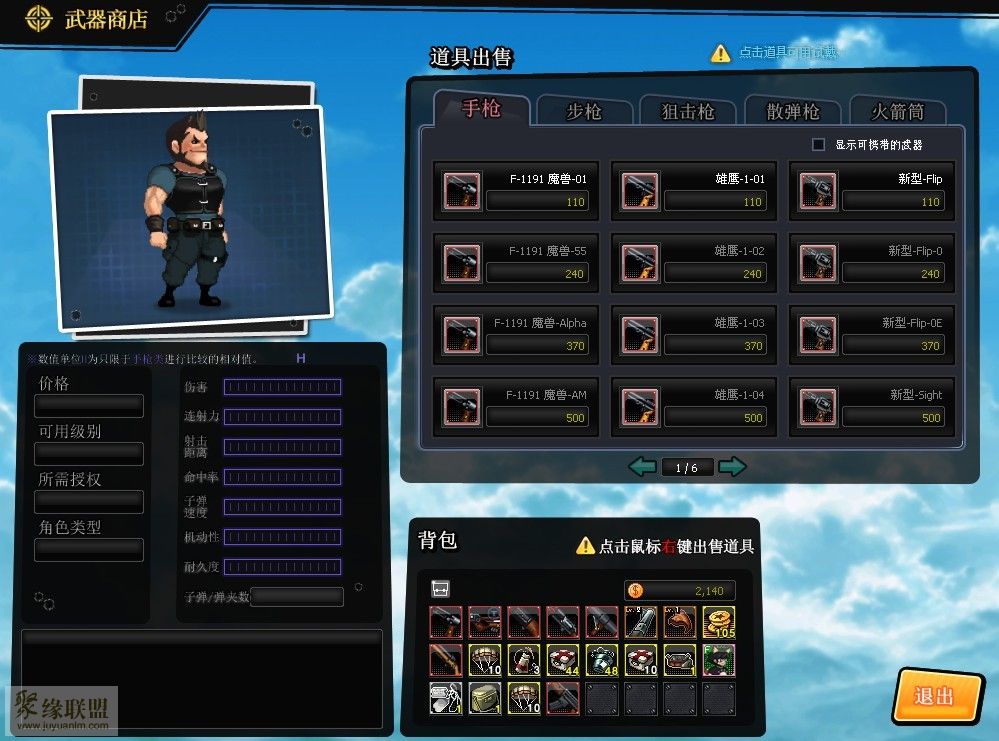Select the gold coins stack in backpack
This screenshot has width=999, height=741.
tap(718, 623)
